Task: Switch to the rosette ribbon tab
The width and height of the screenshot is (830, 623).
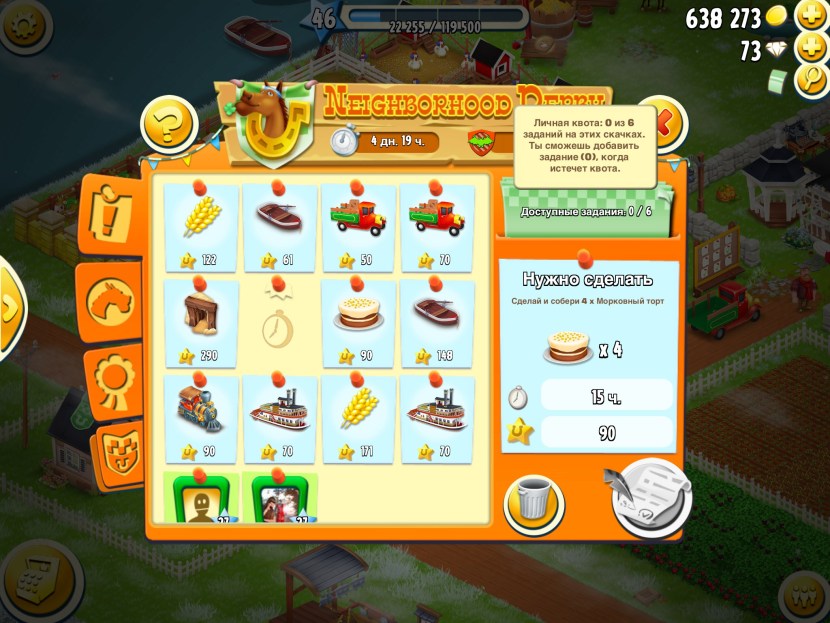Action: pyautogui.click(x=112, y=378)
